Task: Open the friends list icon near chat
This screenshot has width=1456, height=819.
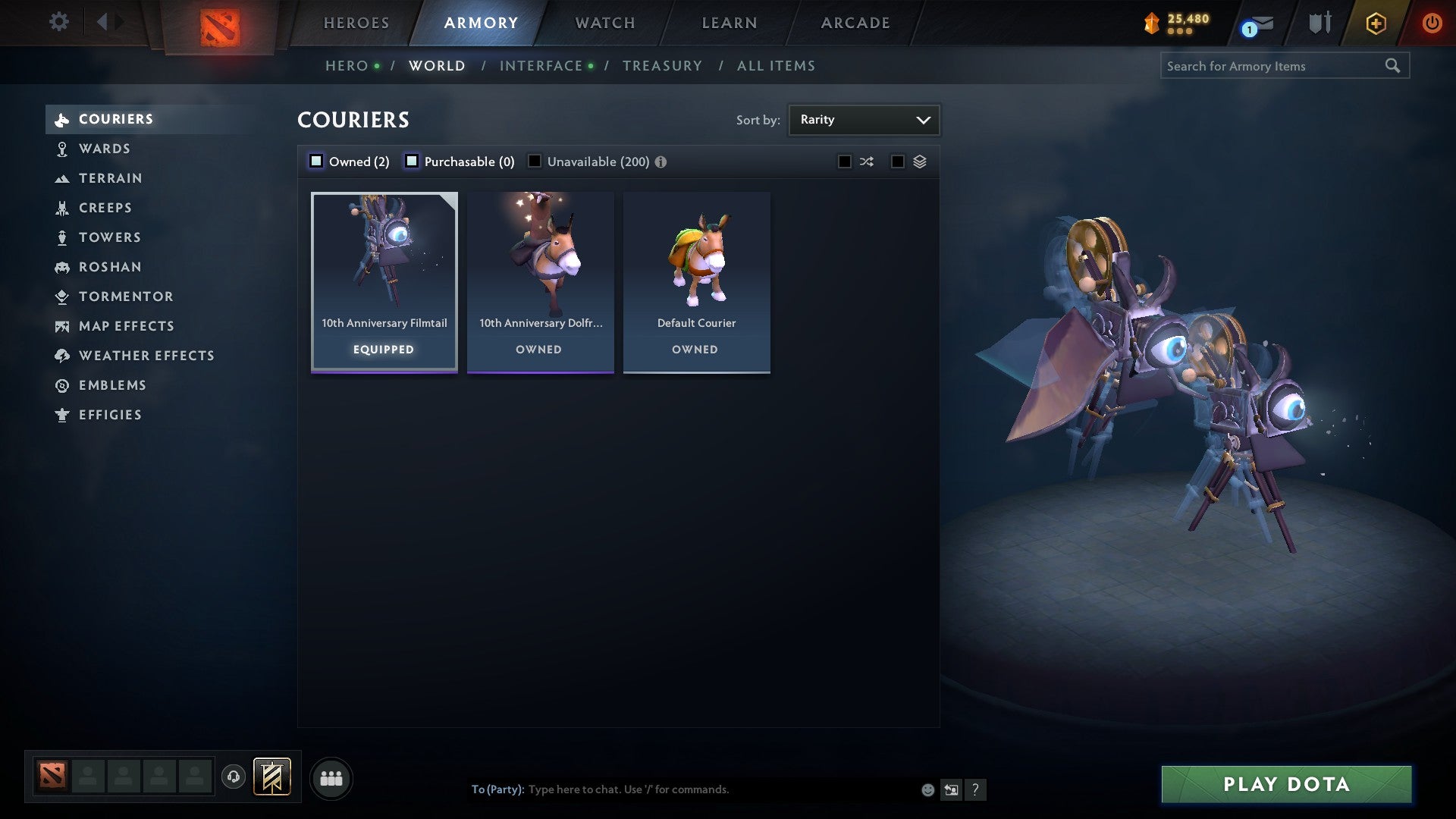Action: coord(332,777)
